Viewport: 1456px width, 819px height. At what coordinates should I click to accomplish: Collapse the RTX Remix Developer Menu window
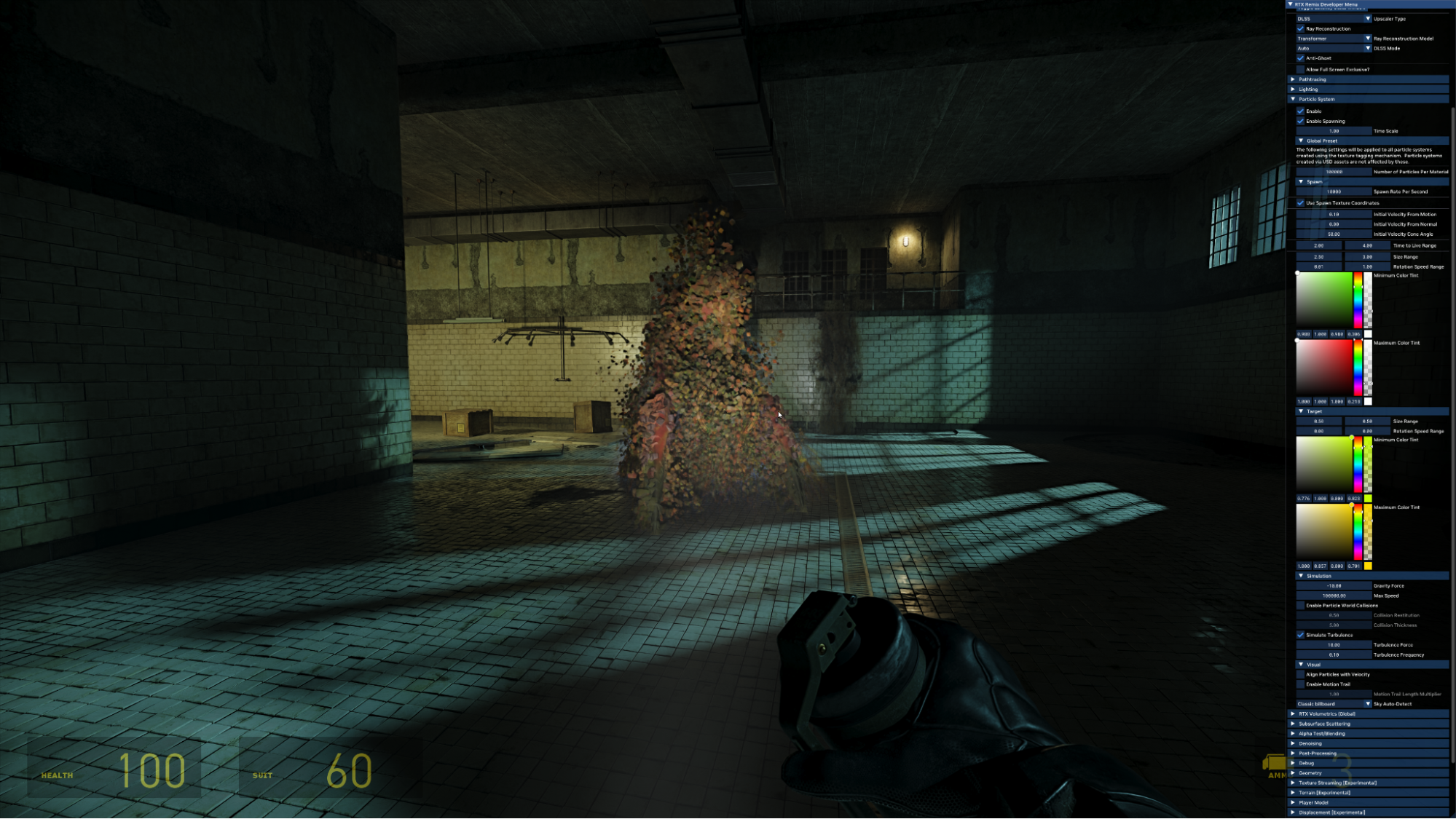(1291, 4)
